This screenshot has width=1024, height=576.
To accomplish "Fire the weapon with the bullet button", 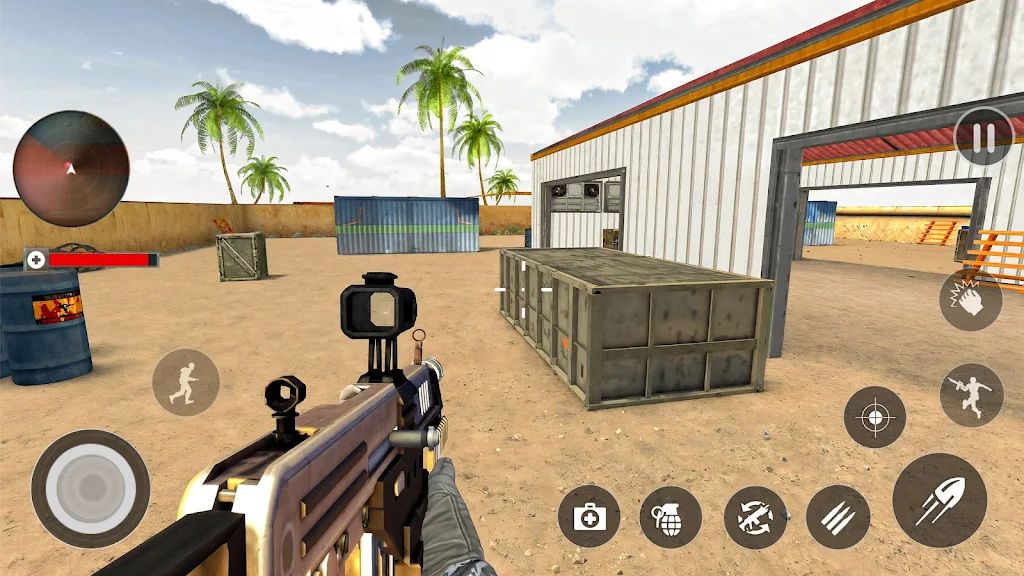I will [939, 500].
